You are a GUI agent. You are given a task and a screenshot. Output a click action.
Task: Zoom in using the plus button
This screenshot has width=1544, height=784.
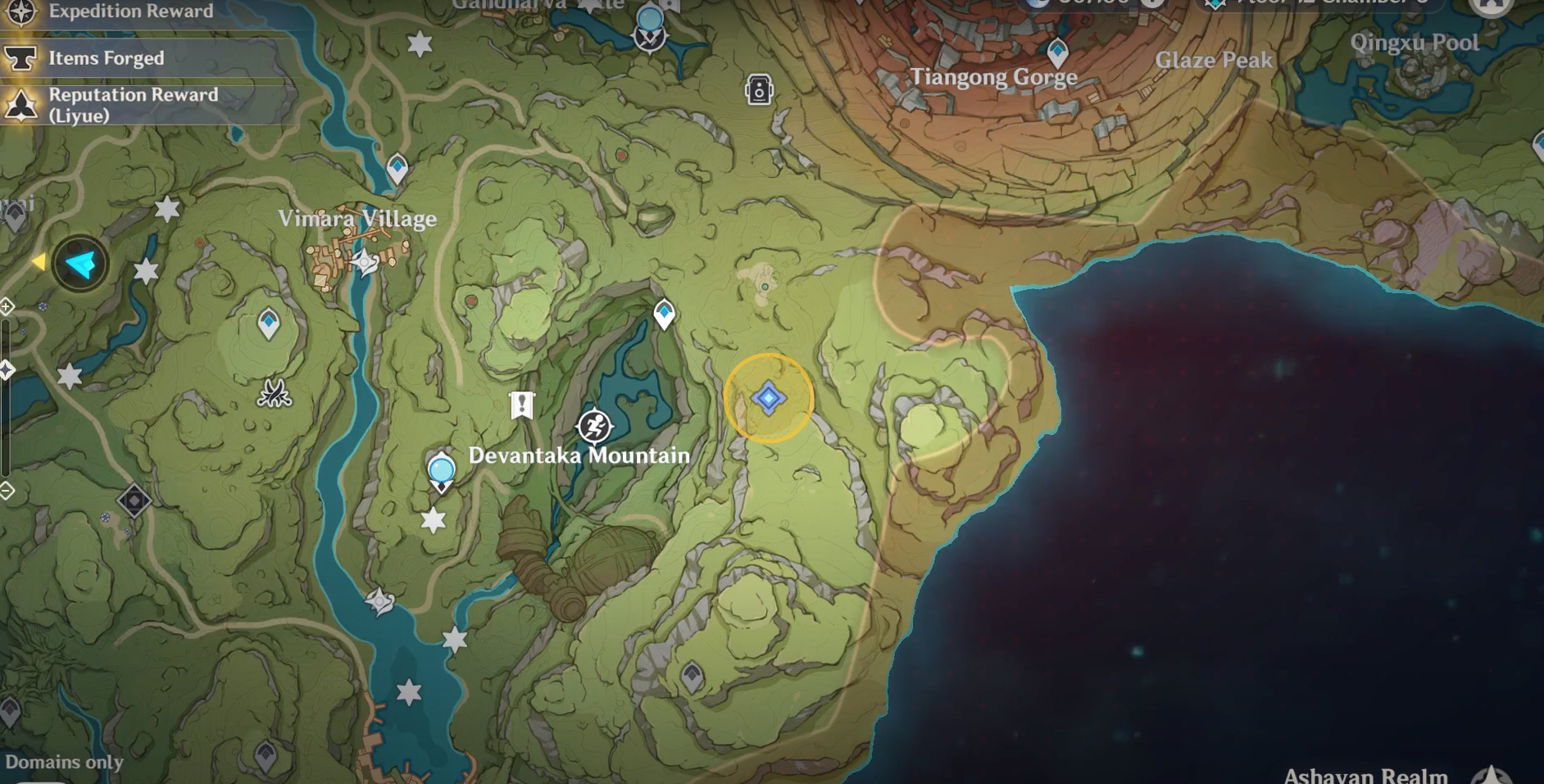pyautogui.click(x=6, y=306)
